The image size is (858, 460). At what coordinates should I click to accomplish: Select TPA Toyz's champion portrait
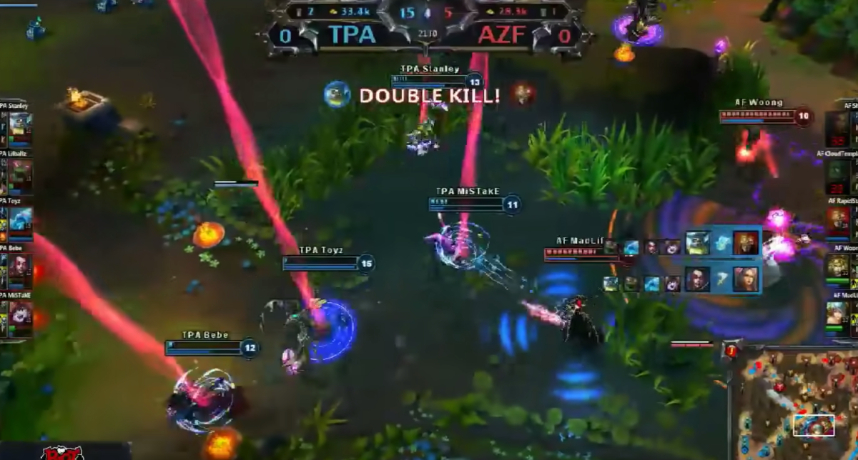[20, 220]
